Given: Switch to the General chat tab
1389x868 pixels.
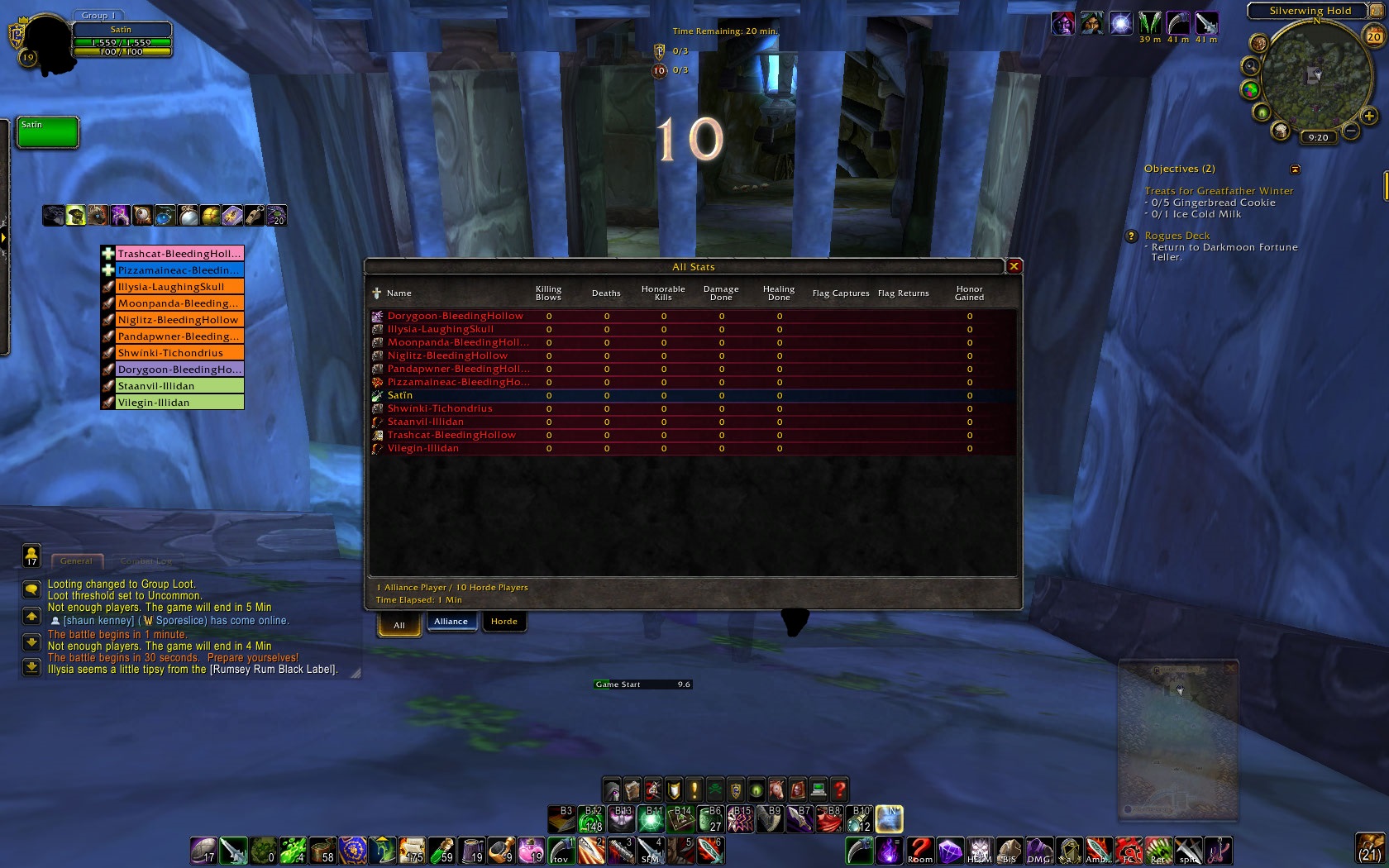Looking at the screenshot, I should [76, 560].
